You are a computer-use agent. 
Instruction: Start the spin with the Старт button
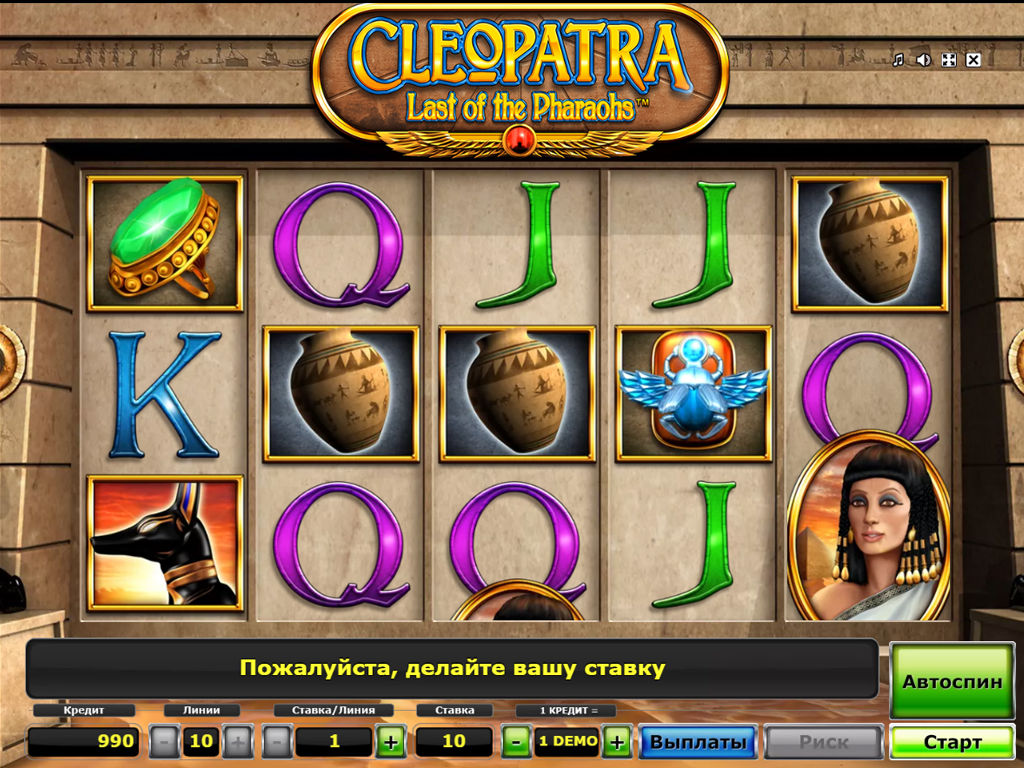coord(951,743)
